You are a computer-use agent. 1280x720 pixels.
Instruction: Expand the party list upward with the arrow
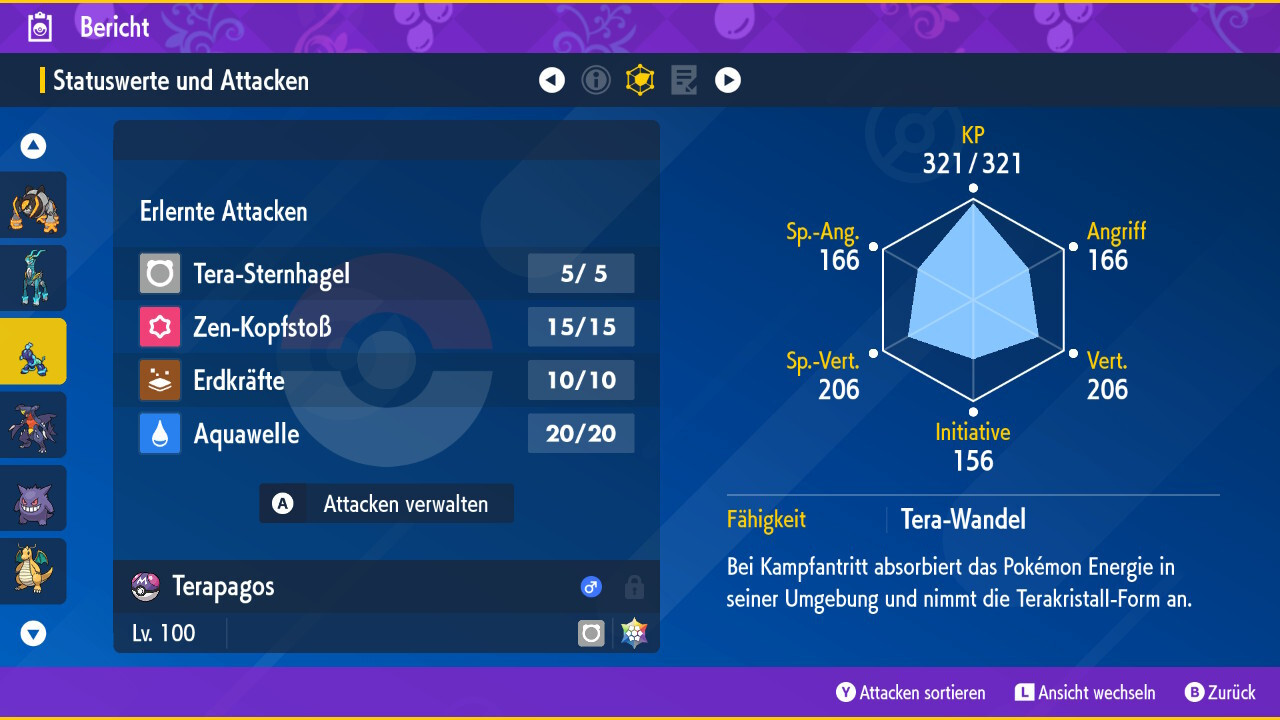click(x=33, y=145)
